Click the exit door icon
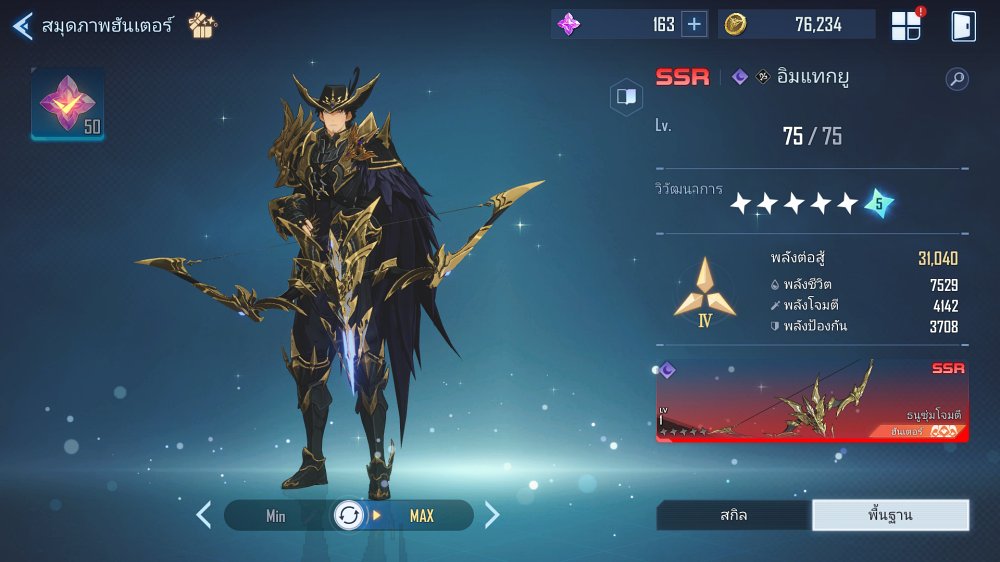The width and height of the screenshot is (1000, 562). (963, 26)
